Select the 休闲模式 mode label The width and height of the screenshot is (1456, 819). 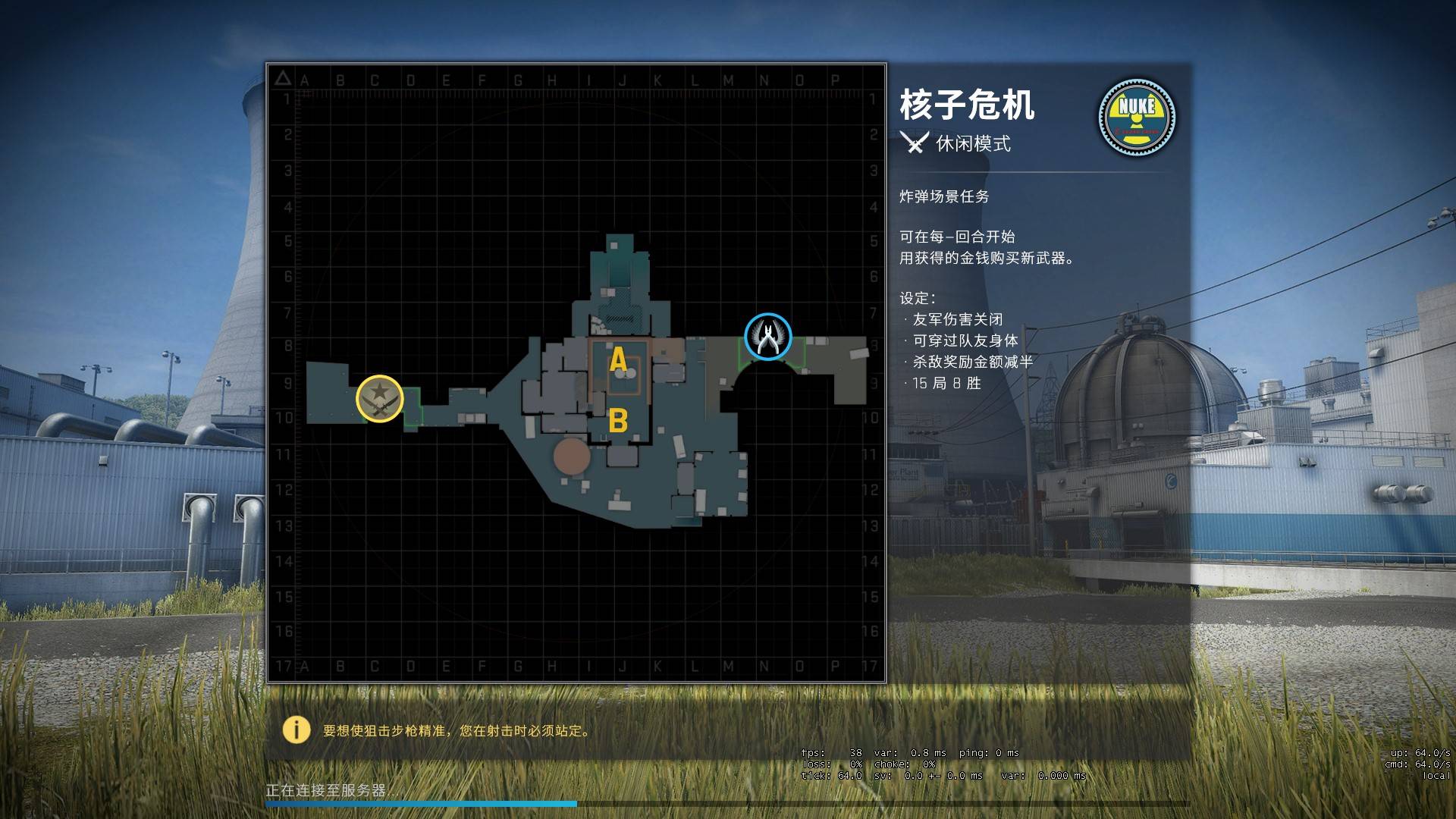click(x=973, y=144)
